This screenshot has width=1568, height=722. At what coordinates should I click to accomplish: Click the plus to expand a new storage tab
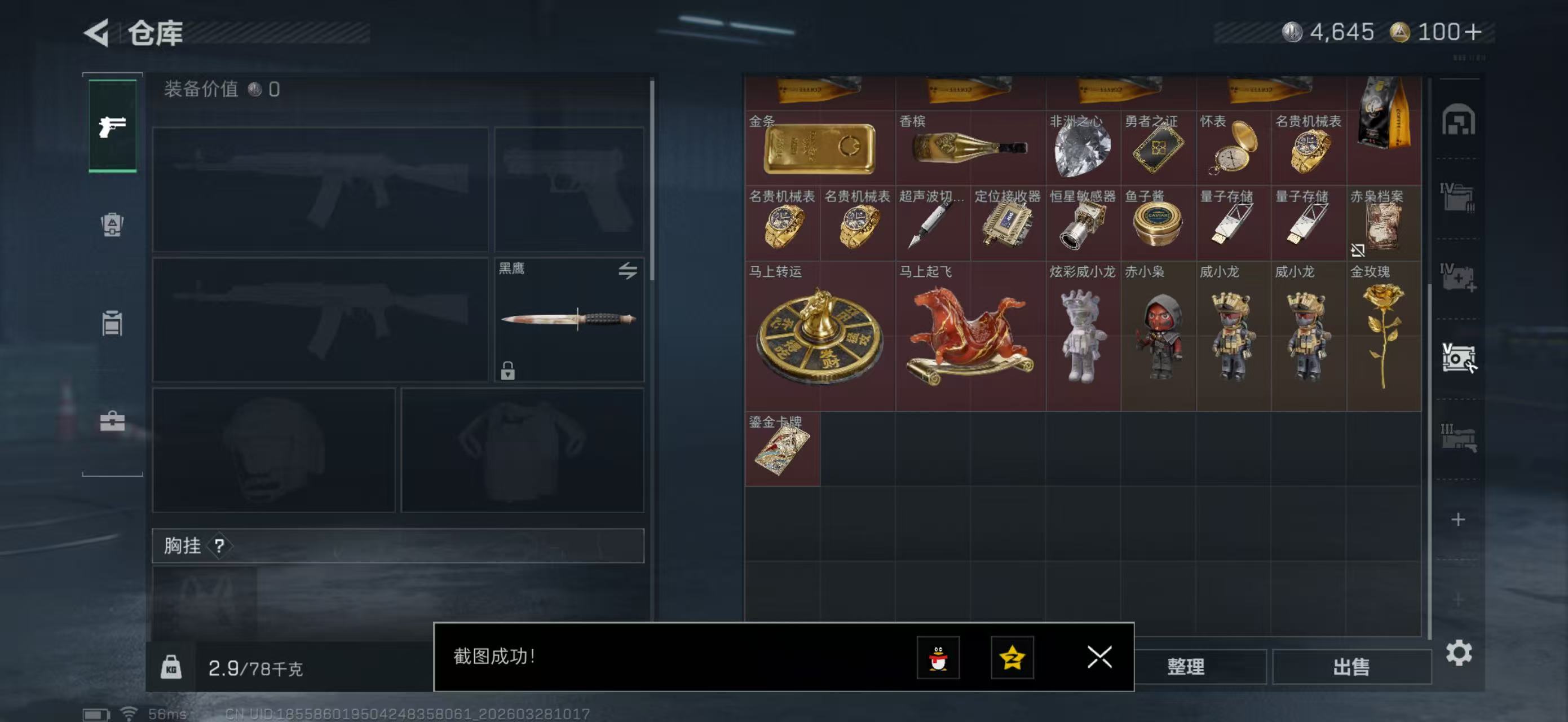[x=1460, y=521]
